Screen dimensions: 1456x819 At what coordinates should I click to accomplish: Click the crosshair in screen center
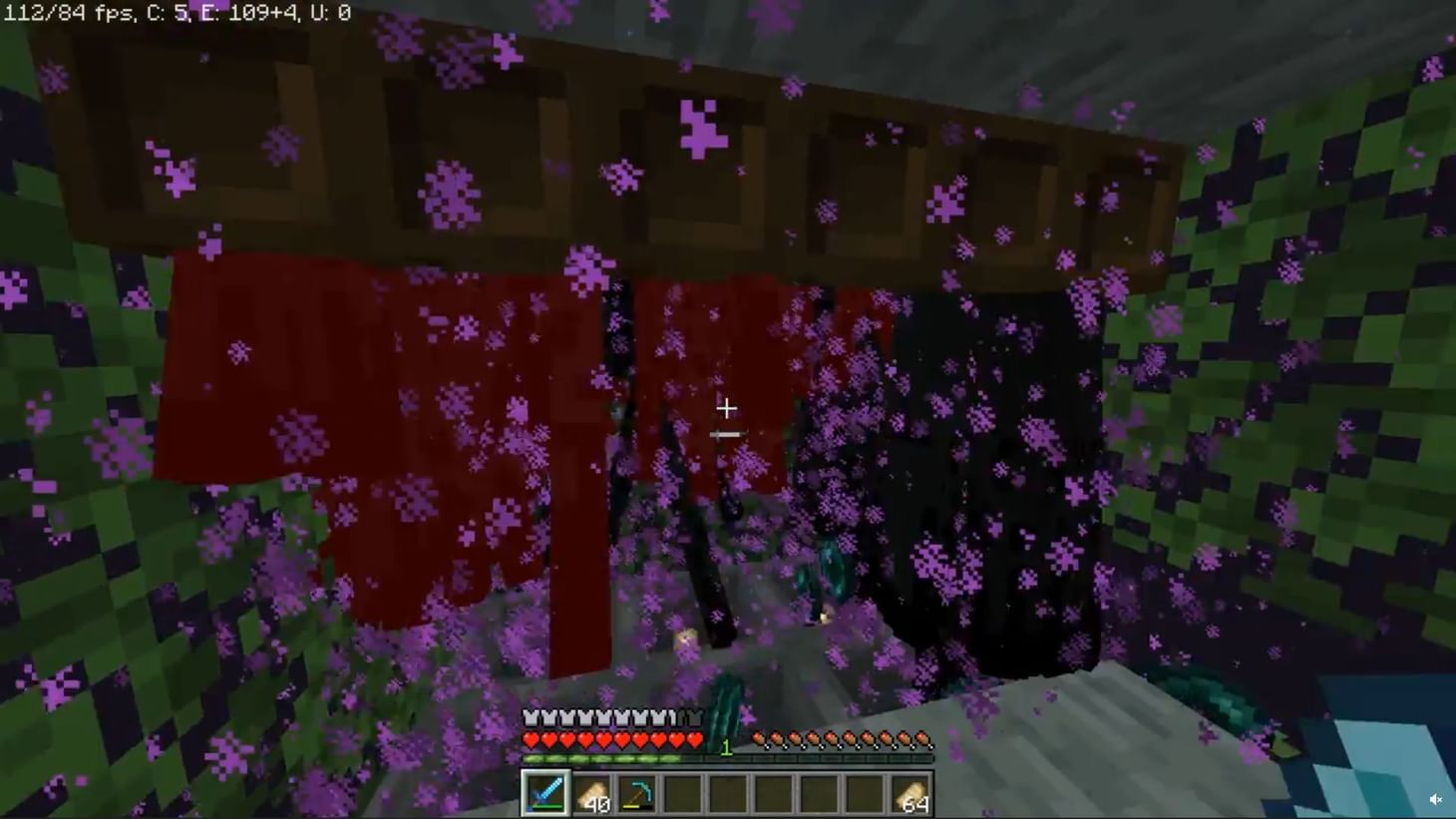(727, 408)
